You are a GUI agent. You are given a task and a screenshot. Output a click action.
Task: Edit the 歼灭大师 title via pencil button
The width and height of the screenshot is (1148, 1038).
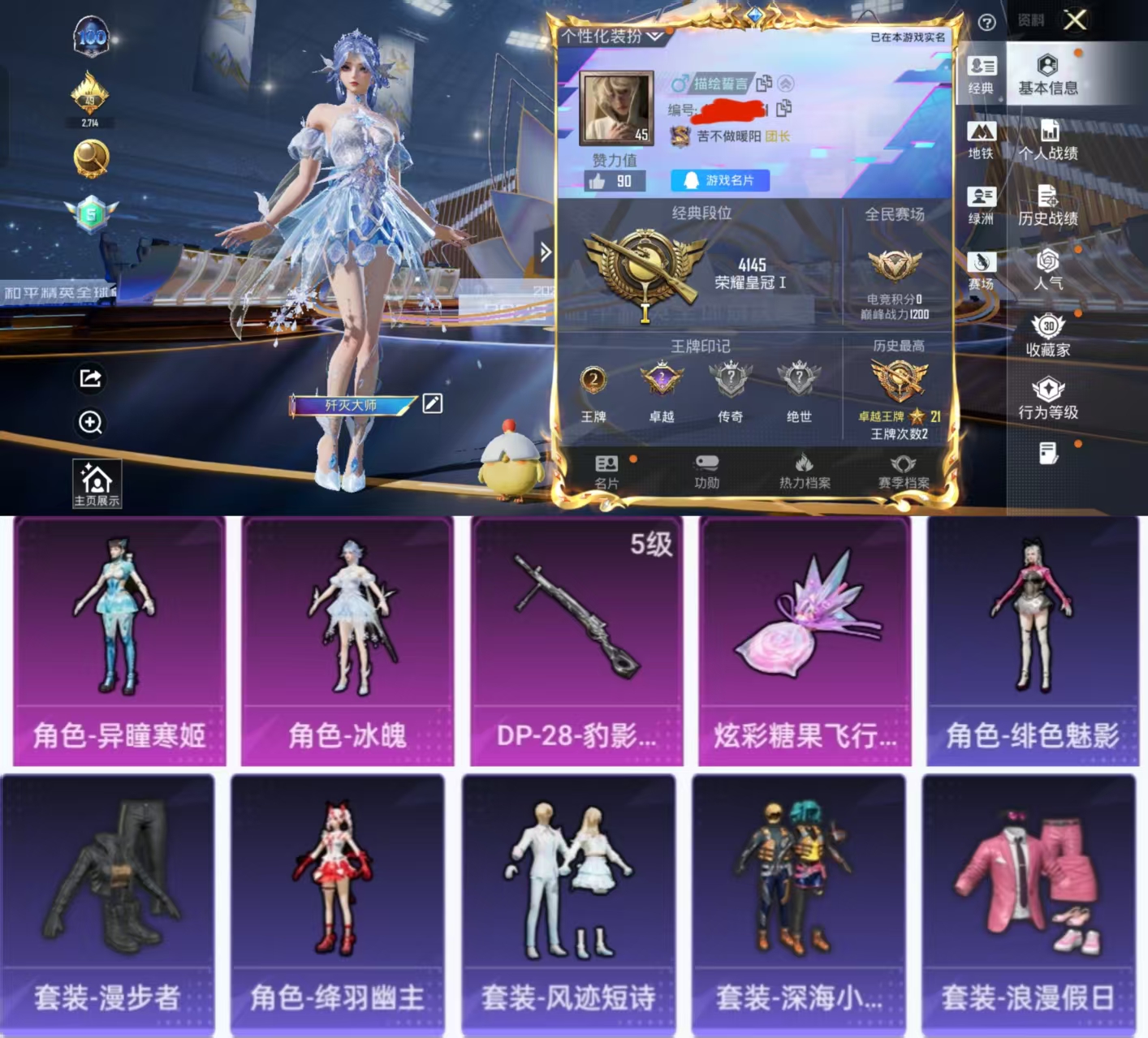(x=433, y=403)
